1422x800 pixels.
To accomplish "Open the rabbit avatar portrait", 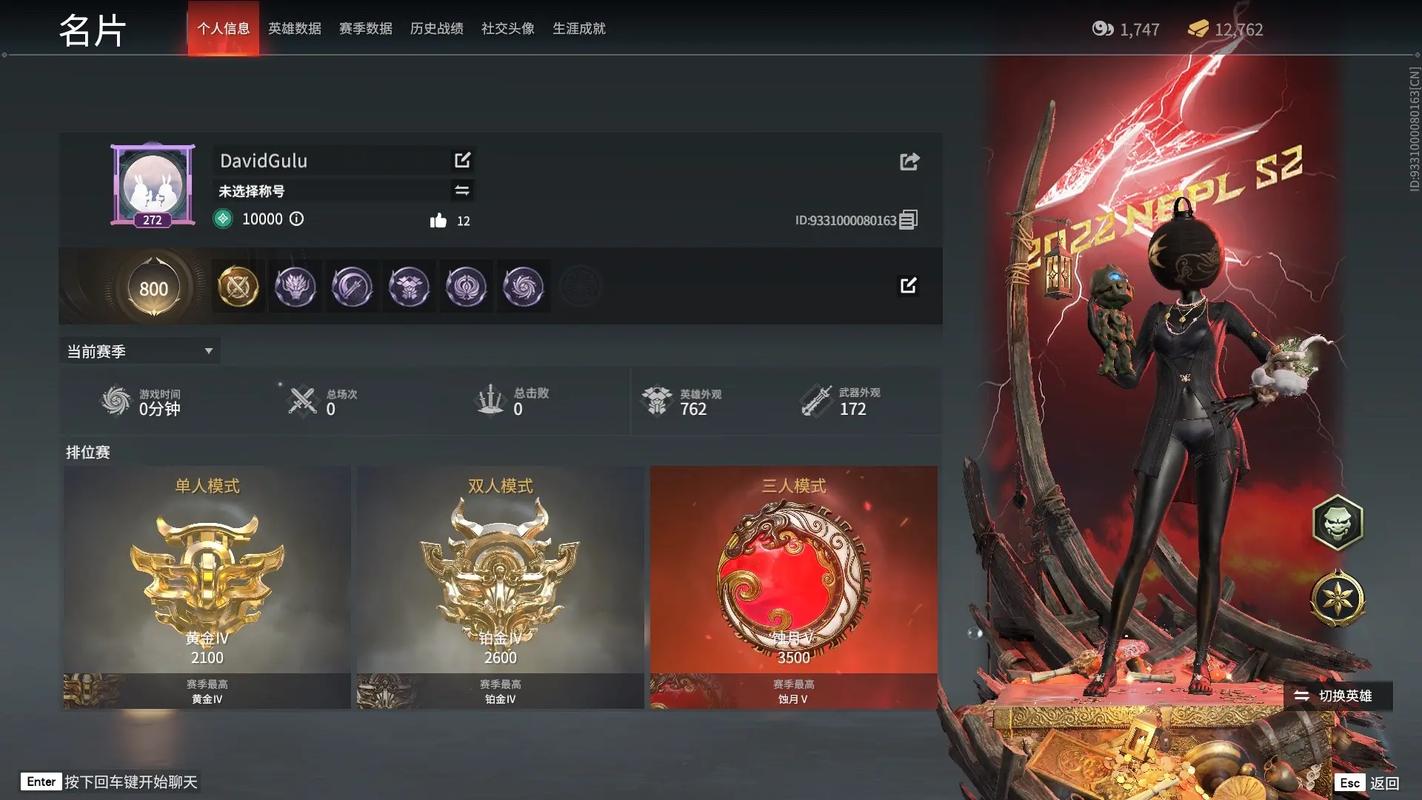I will [x=152, y=184].
